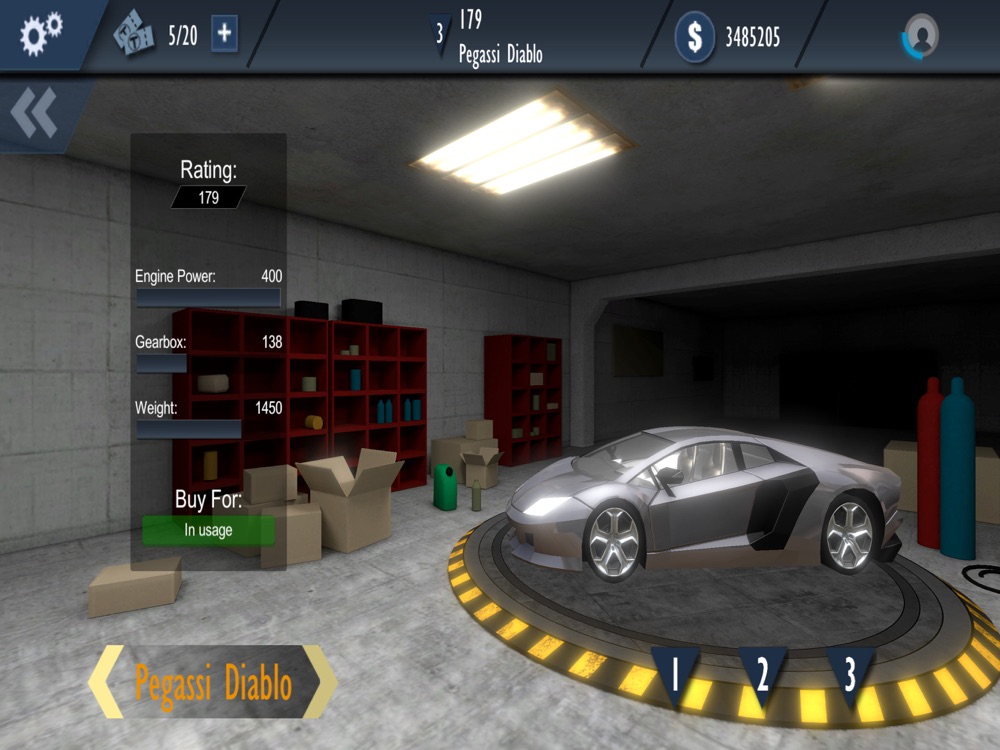The image size is (1000, 750).
Task: Click the green In usage button
Action: (208, 530)
